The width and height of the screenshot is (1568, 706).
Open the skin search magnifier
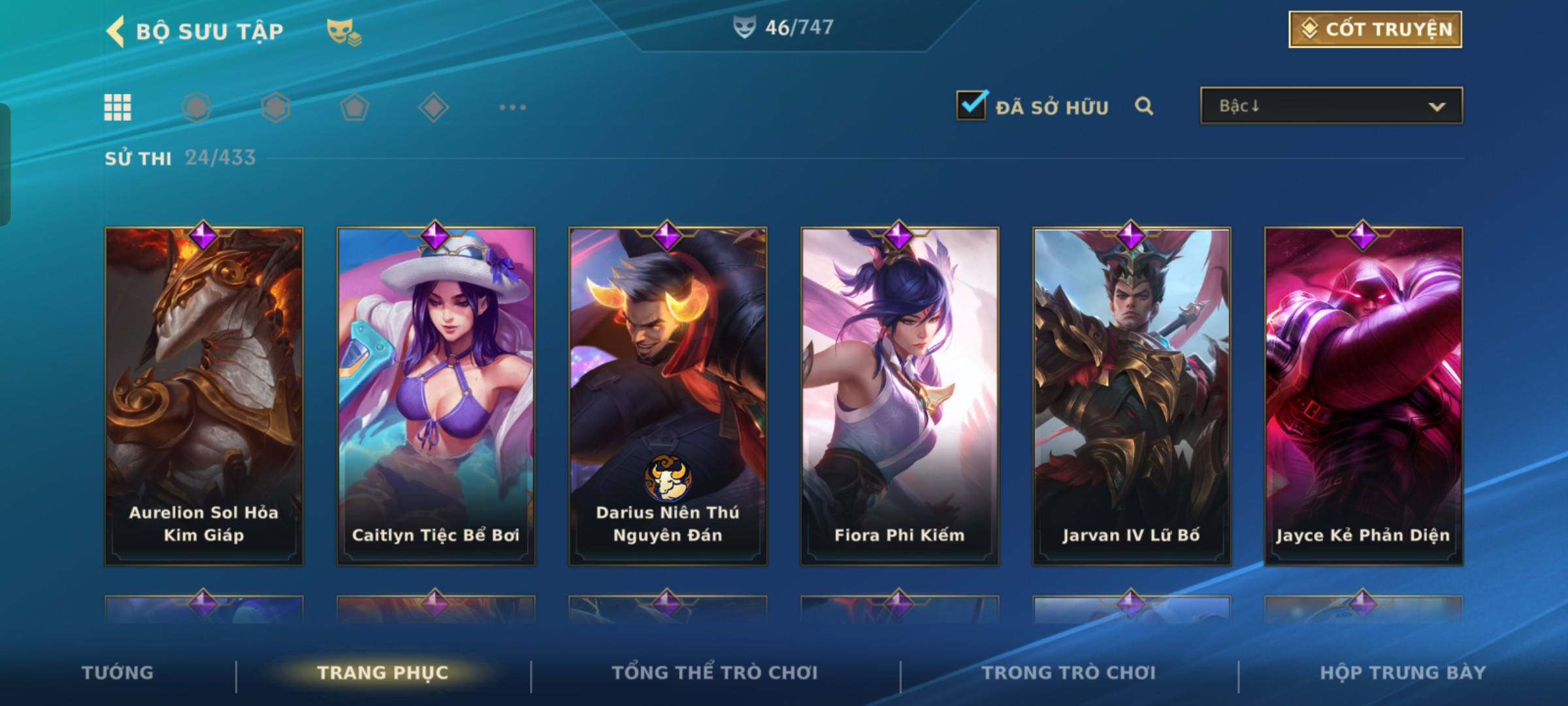(x=1143, y=106)
